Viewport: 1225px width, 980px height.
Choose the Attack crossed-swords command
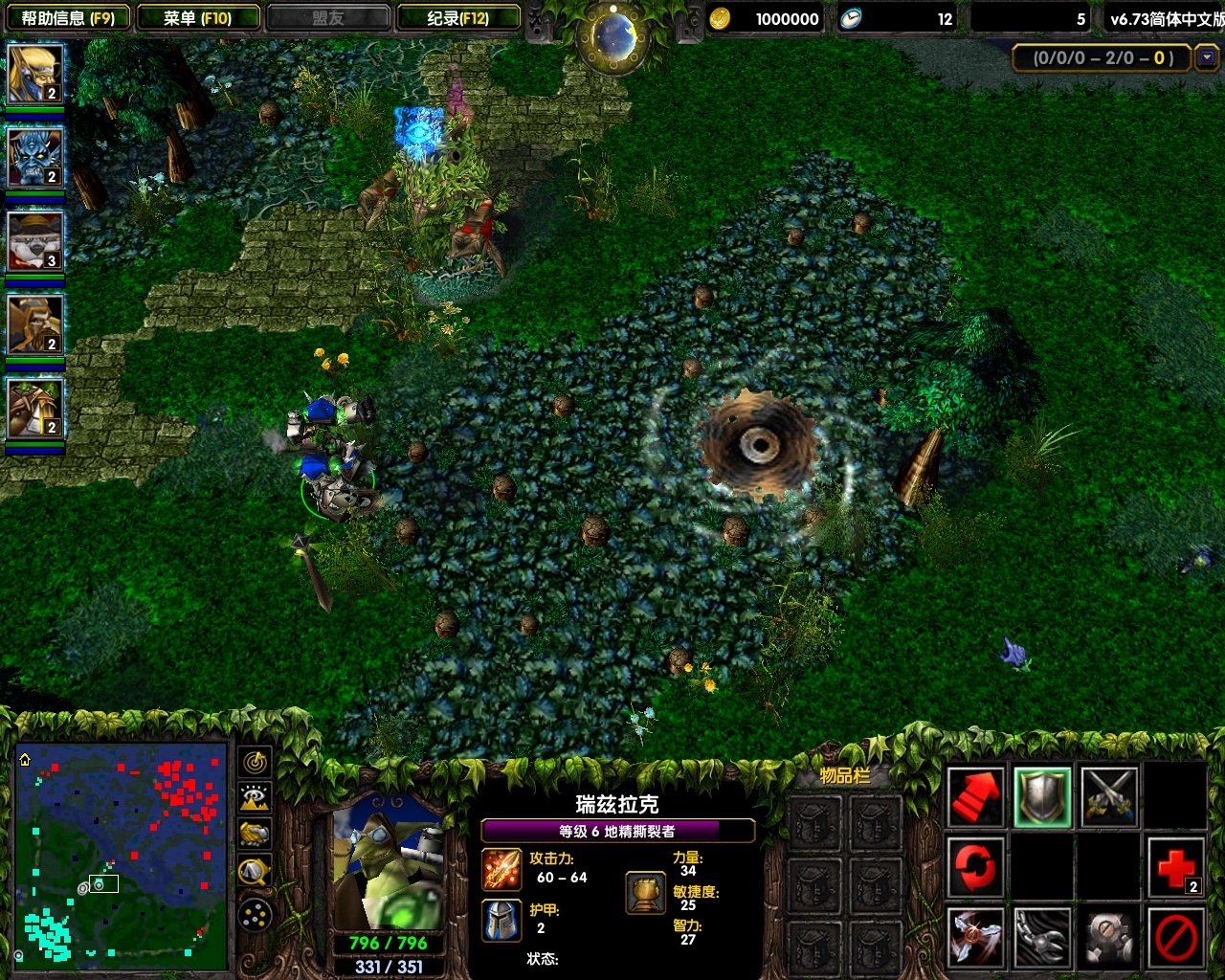(x=1109, y=796)
